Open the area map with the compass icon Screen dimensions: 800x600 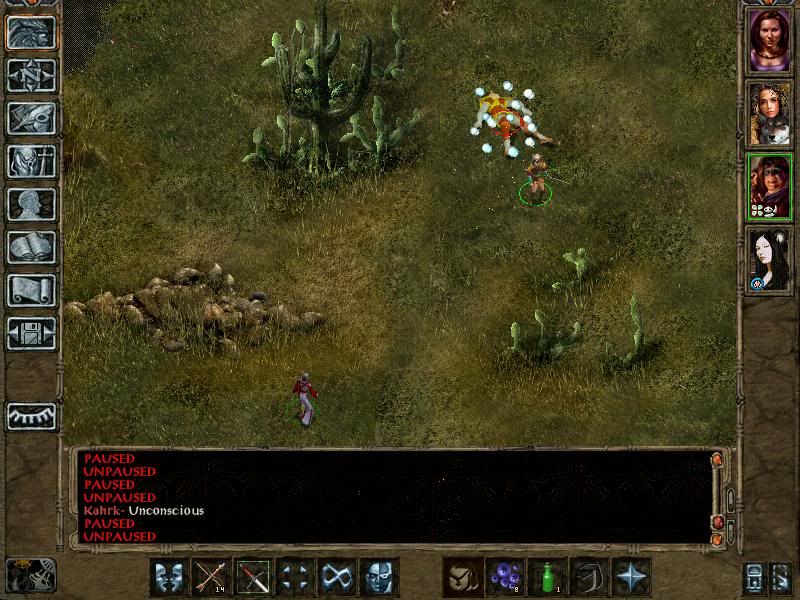31,75
